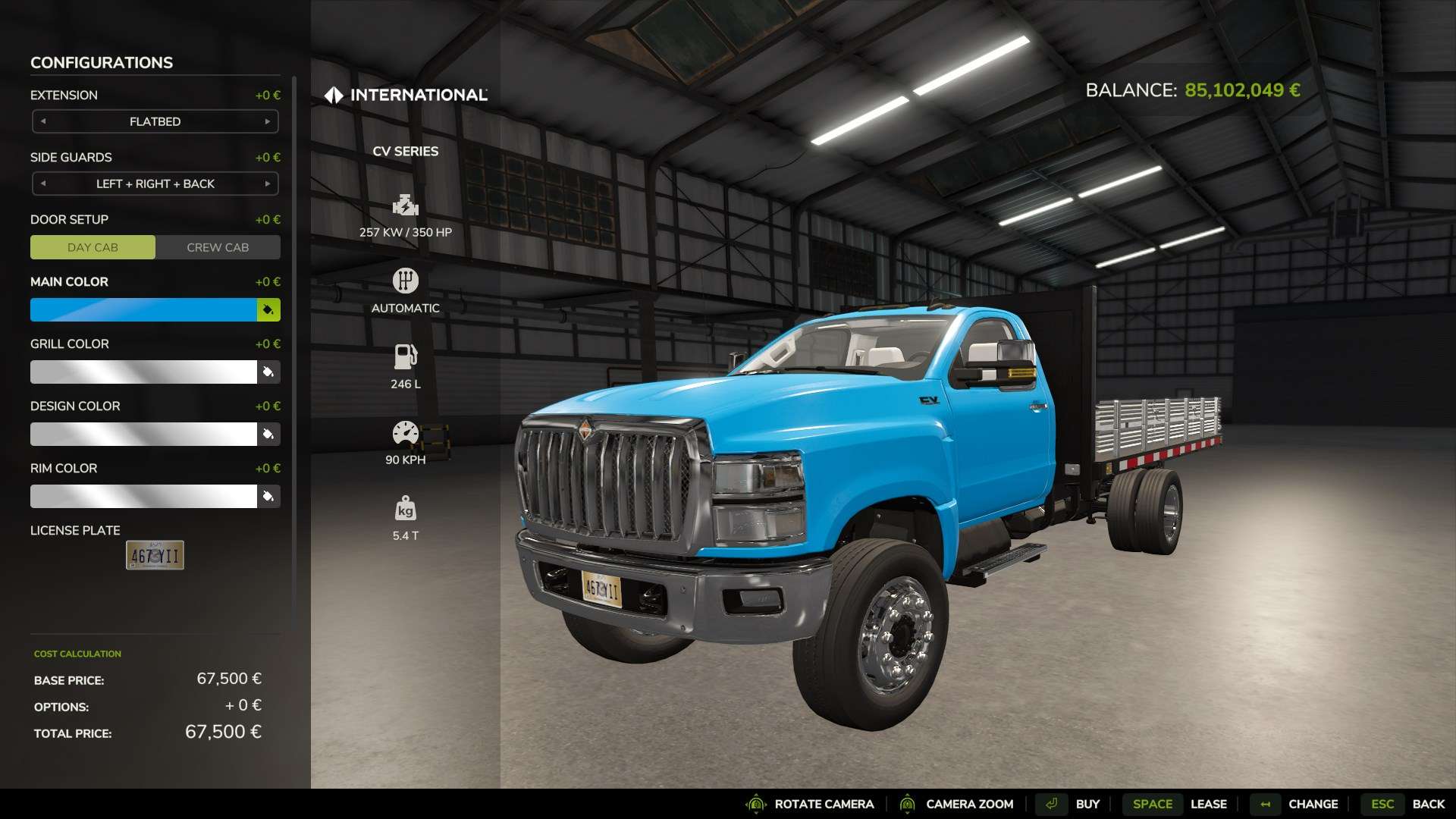Open the Rim Color swatch

pos(143,496)
